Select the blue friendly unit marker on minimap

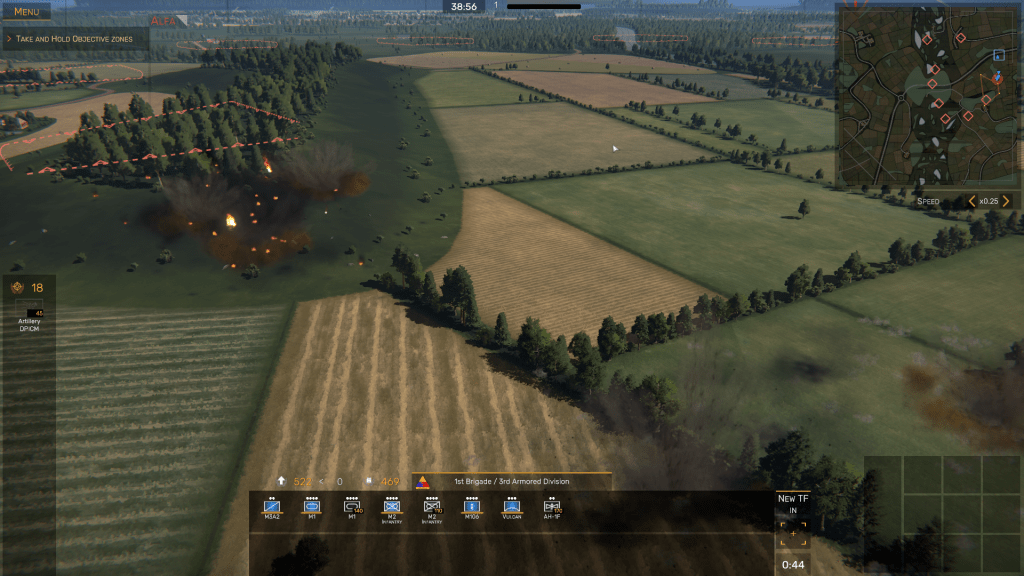999,55
